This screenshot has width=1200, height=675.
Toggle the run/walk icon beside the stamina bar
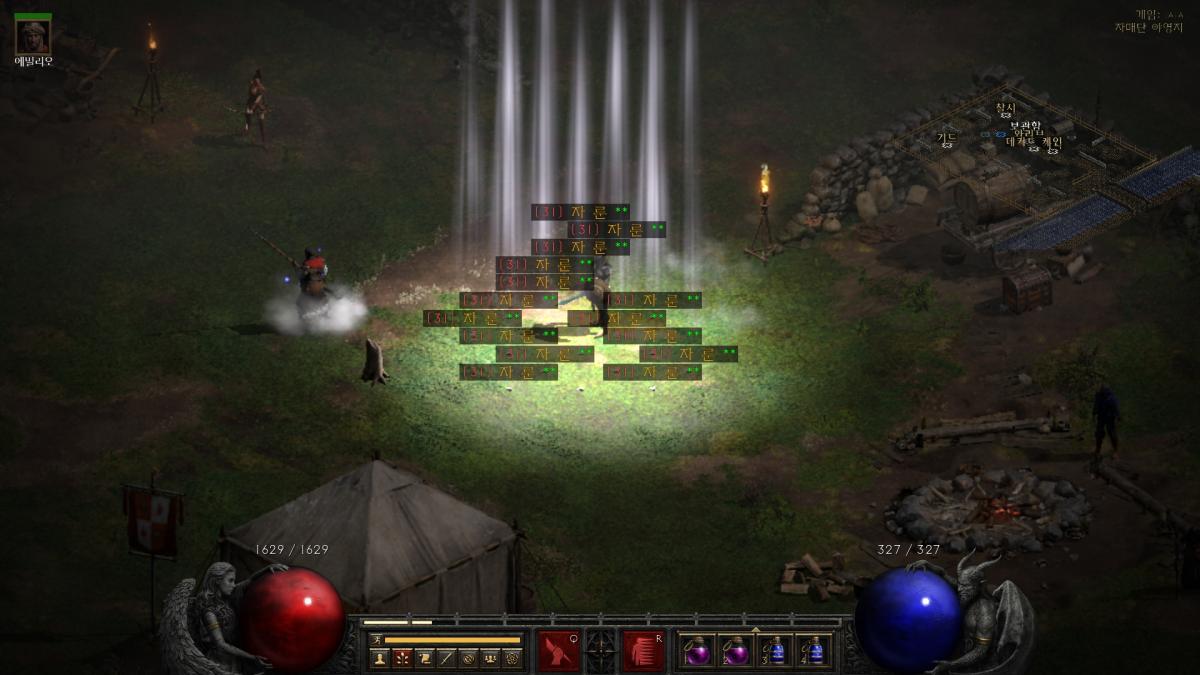(x=377, y=639)
